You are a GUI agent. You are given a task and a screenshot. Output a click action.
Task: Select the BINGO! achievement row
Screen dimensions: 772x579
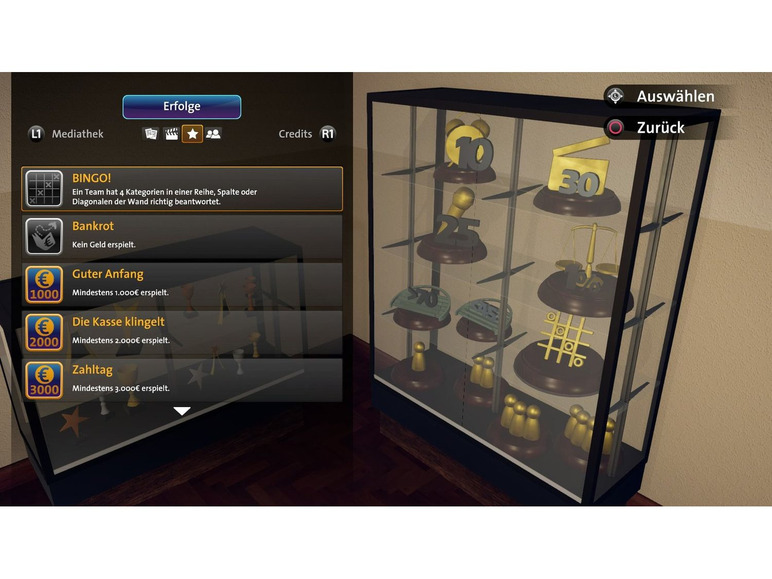tap(182, 188)
